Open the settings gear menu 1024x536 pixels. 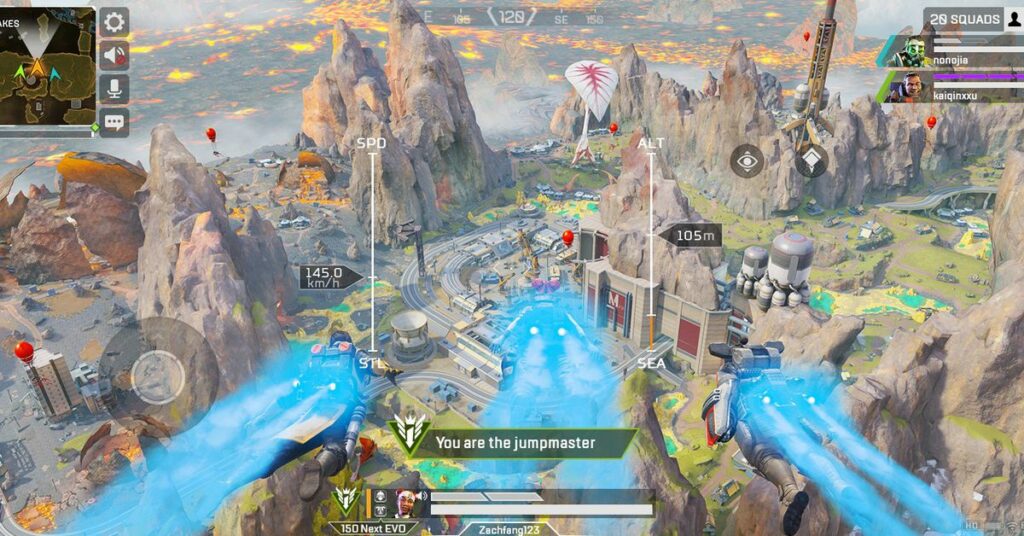[x=114, y=22]
